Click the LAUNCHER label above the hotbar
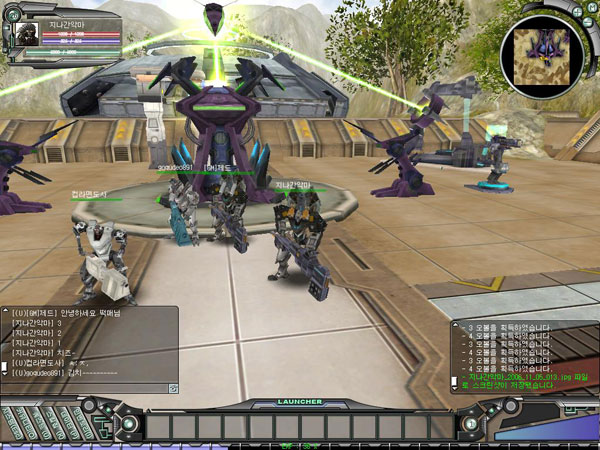Screen dimensions: 600x450 300,402
